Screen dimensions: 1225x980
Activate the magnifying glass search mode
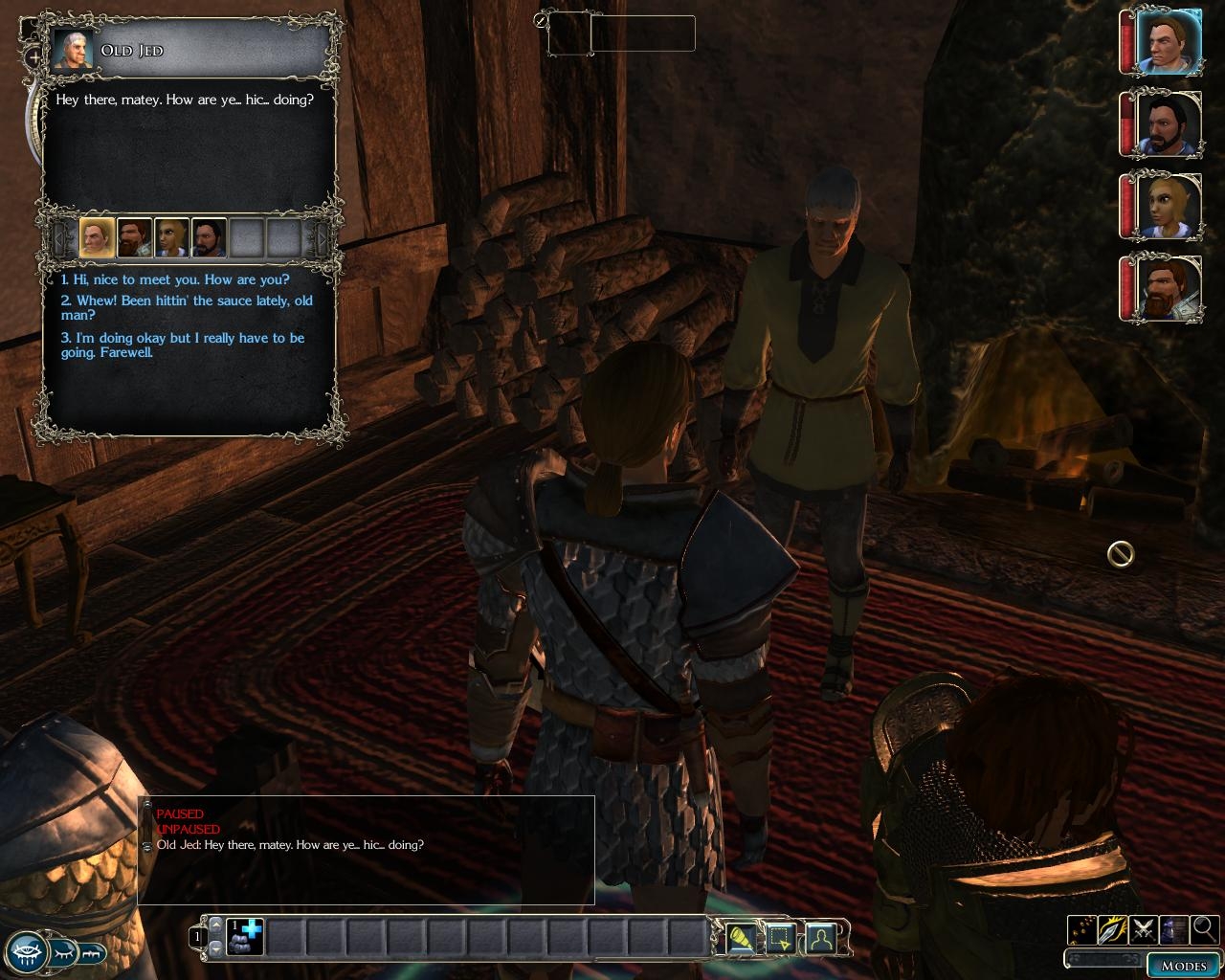[x=1205, y=928]
